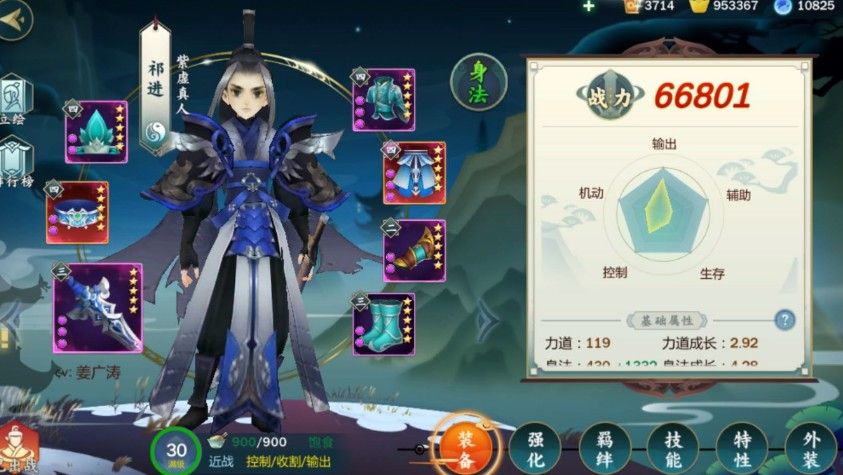Select the blue jeweled belt slot

click(76, 212)
